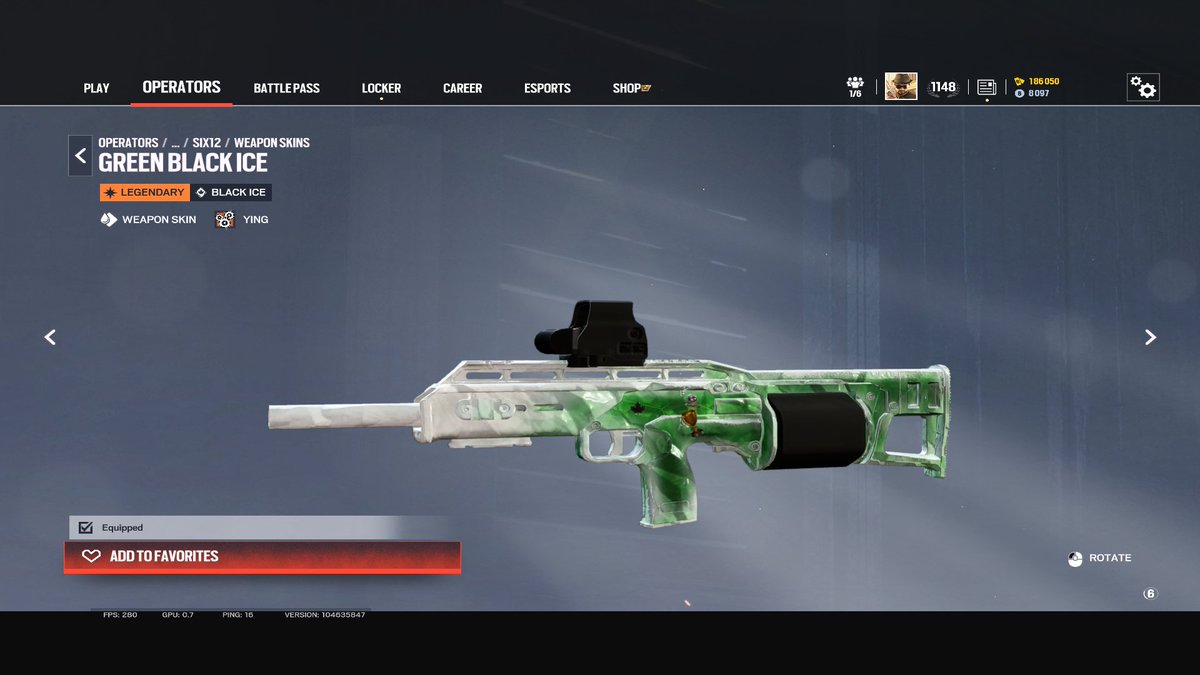
Task: Follow the SIX12 breadcrumb link
Action: [206, 143]
